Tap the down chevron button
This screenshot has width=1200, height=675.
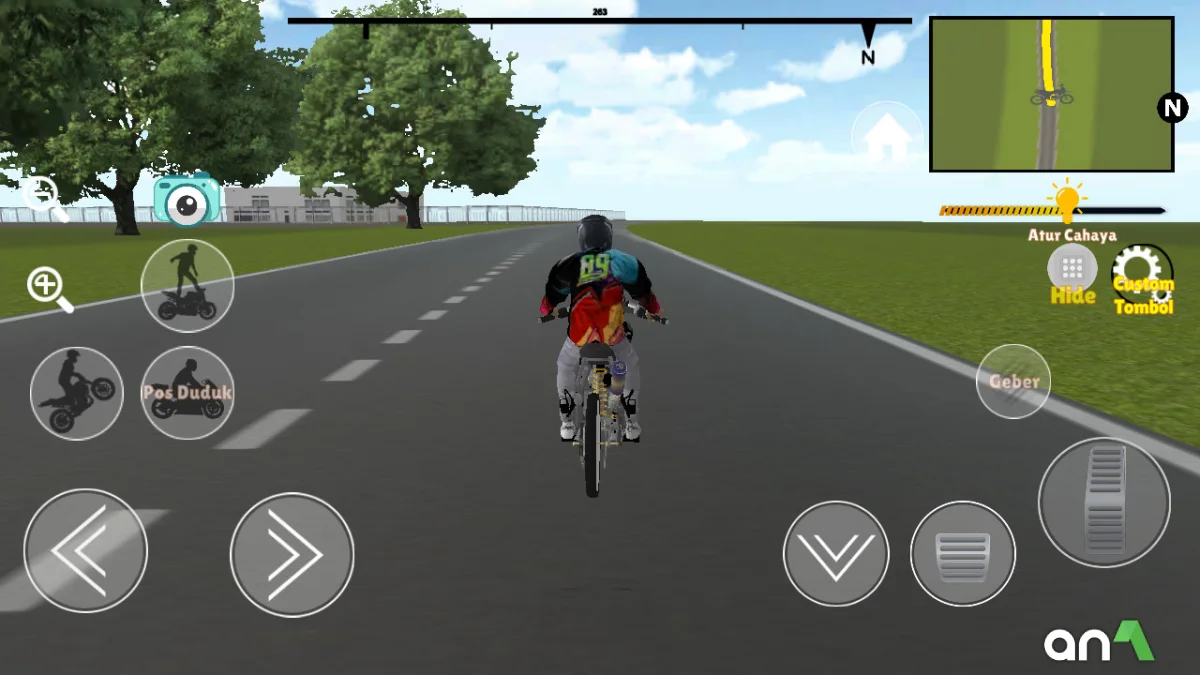(x=836, y=554)
